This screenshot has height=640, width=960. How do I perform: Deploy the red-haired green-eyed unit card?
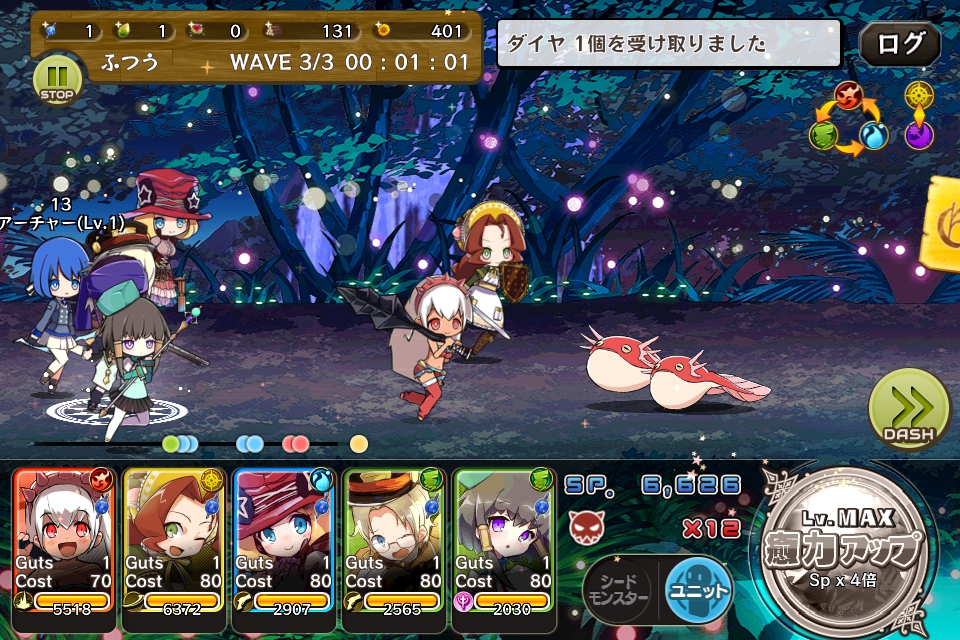tap(173, 540)
